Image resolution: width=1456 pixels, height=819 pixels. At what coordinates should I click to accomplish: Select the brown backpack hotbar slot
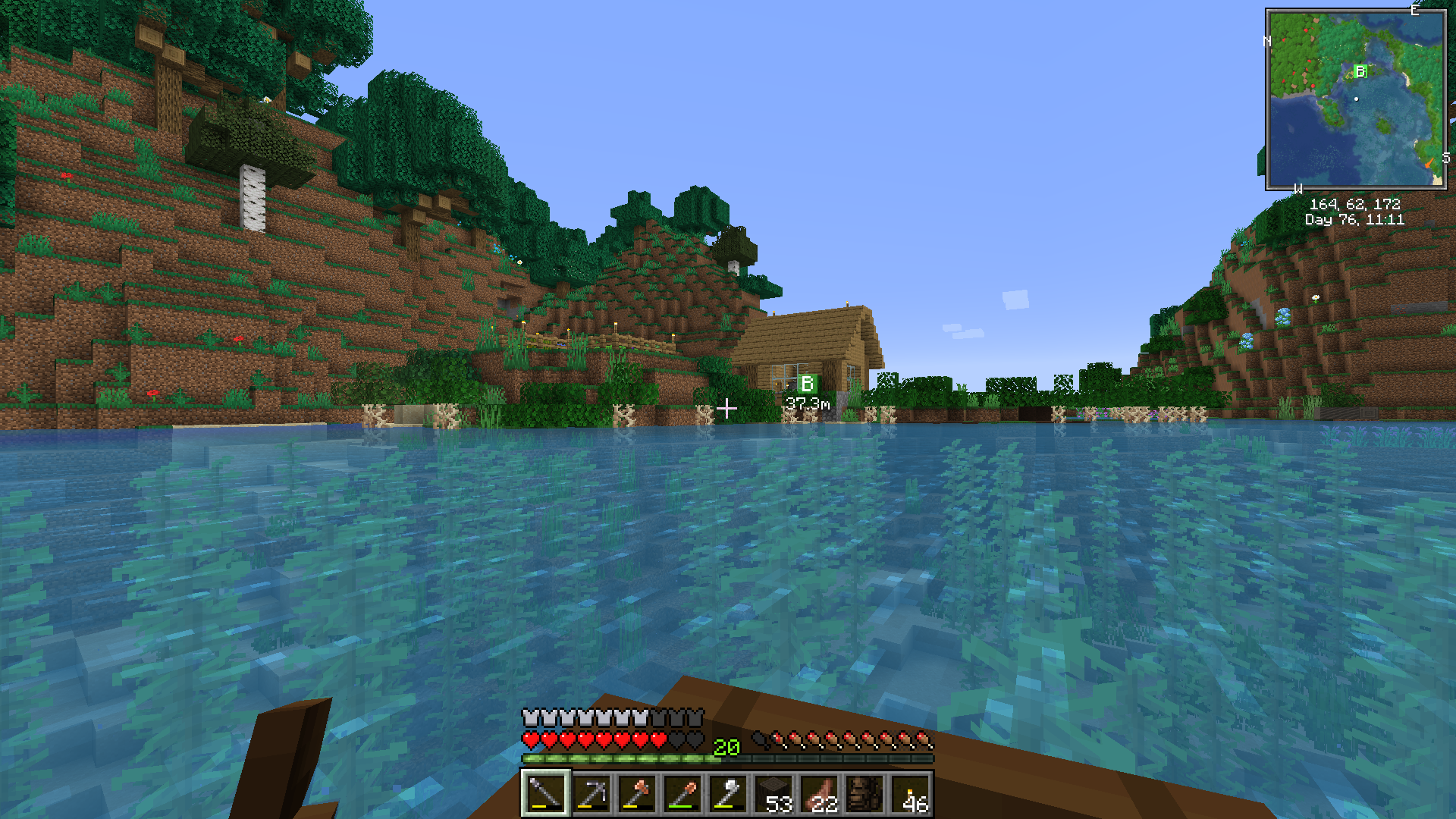click(865, 794)
